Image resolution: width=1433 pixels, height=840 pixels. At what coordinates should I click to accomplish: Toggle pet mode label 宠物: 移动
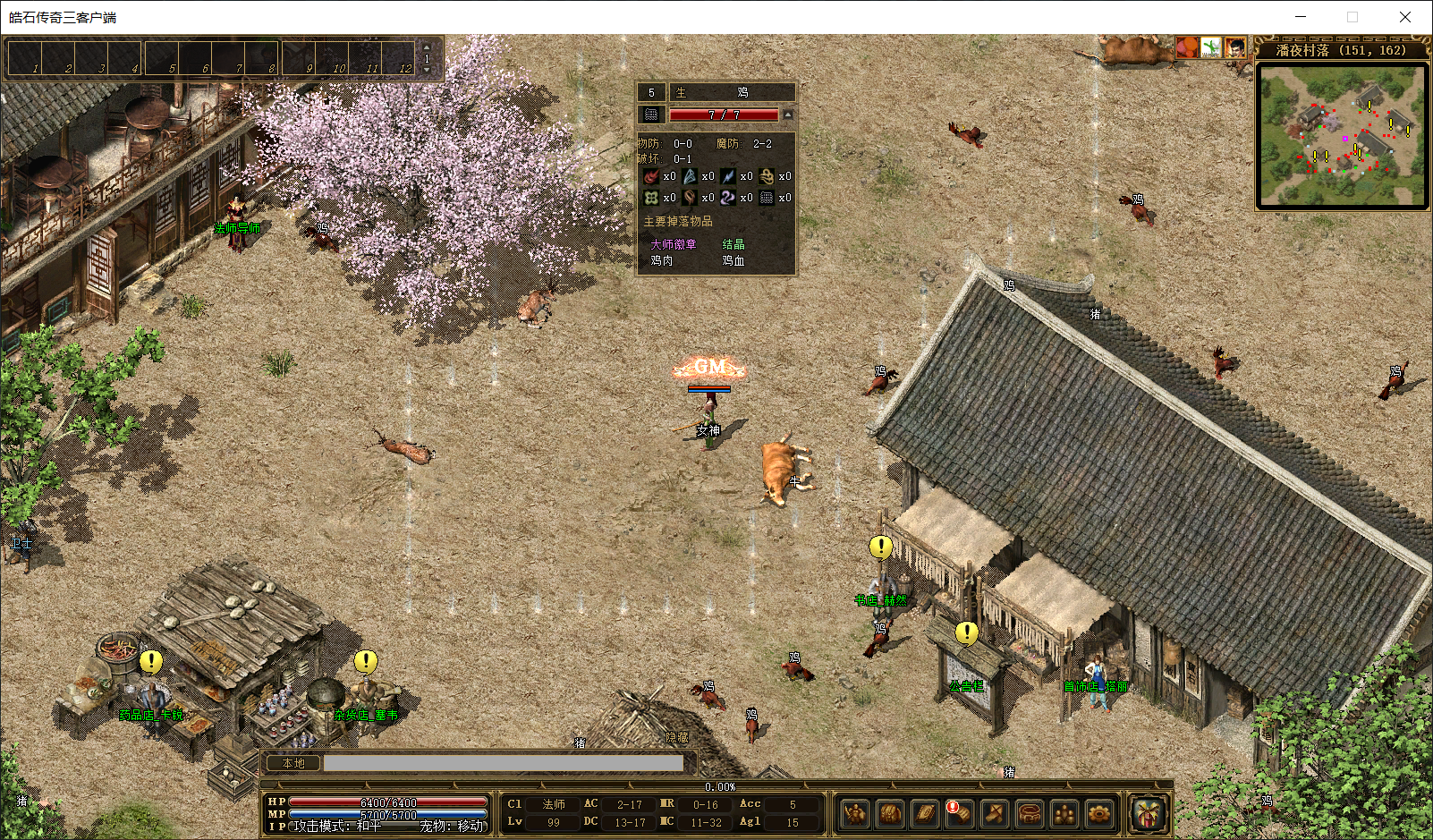[x=452, y=826]
